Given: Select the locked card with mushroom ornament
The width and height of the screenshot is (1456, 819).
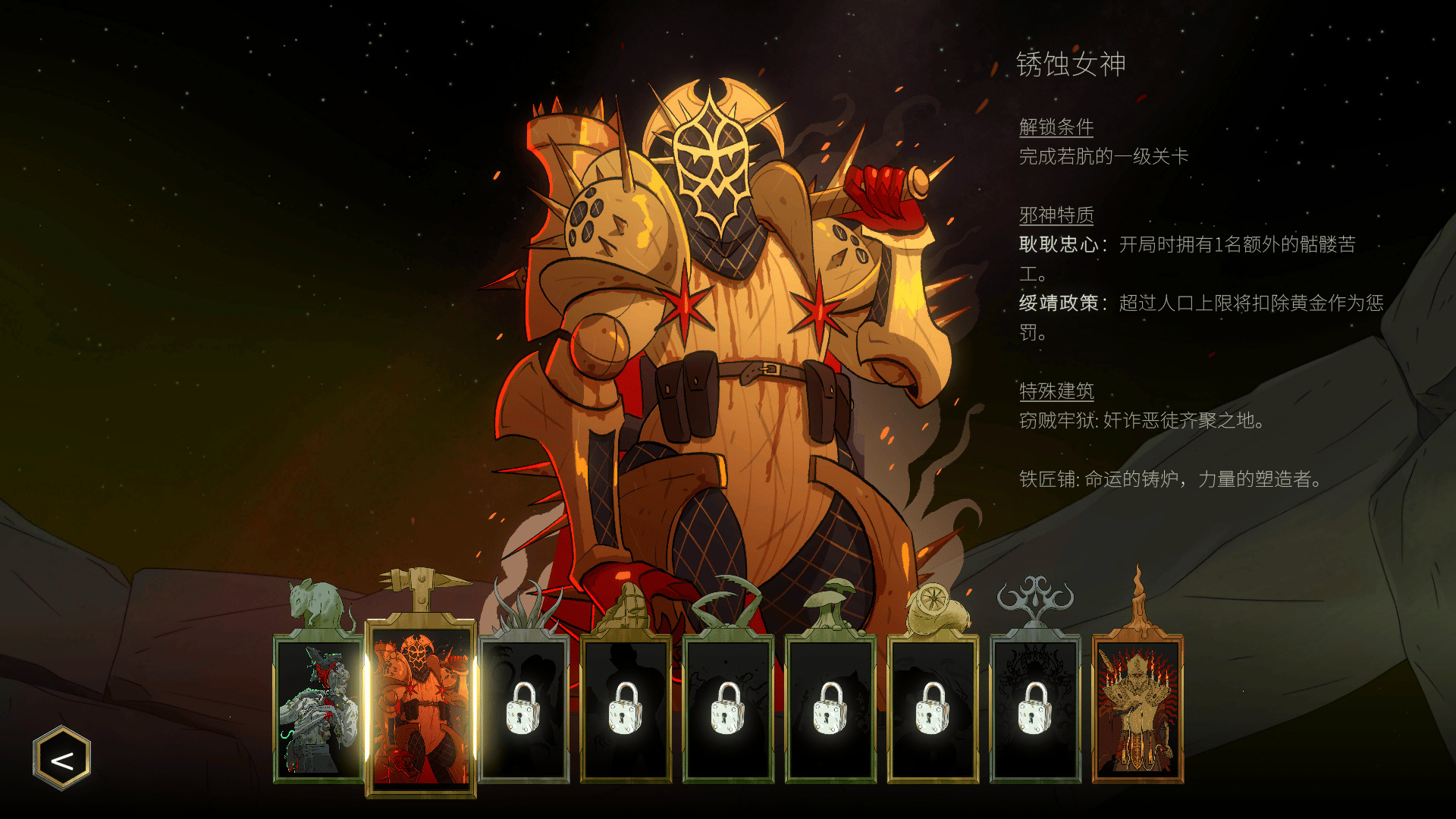Looking at the screenshot, I should coord(830,709).
